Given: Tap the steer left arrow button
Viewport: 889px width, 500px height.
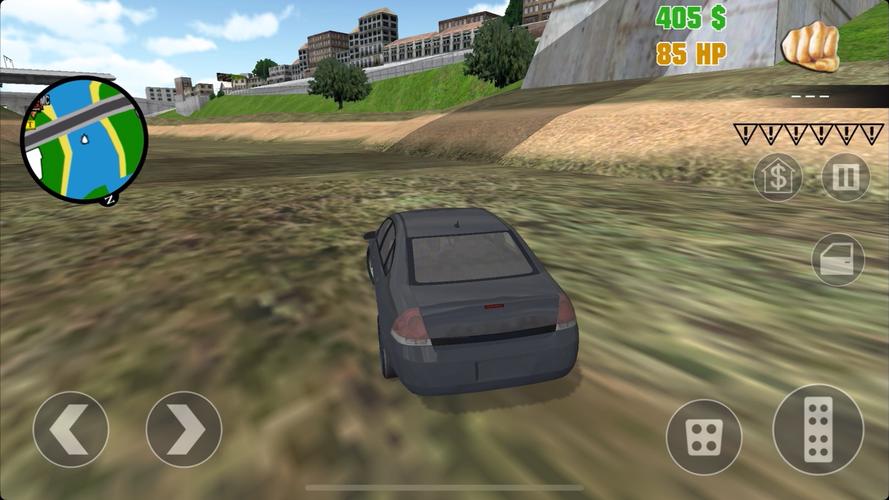Looking at the screenshot, I should point(71,429).
